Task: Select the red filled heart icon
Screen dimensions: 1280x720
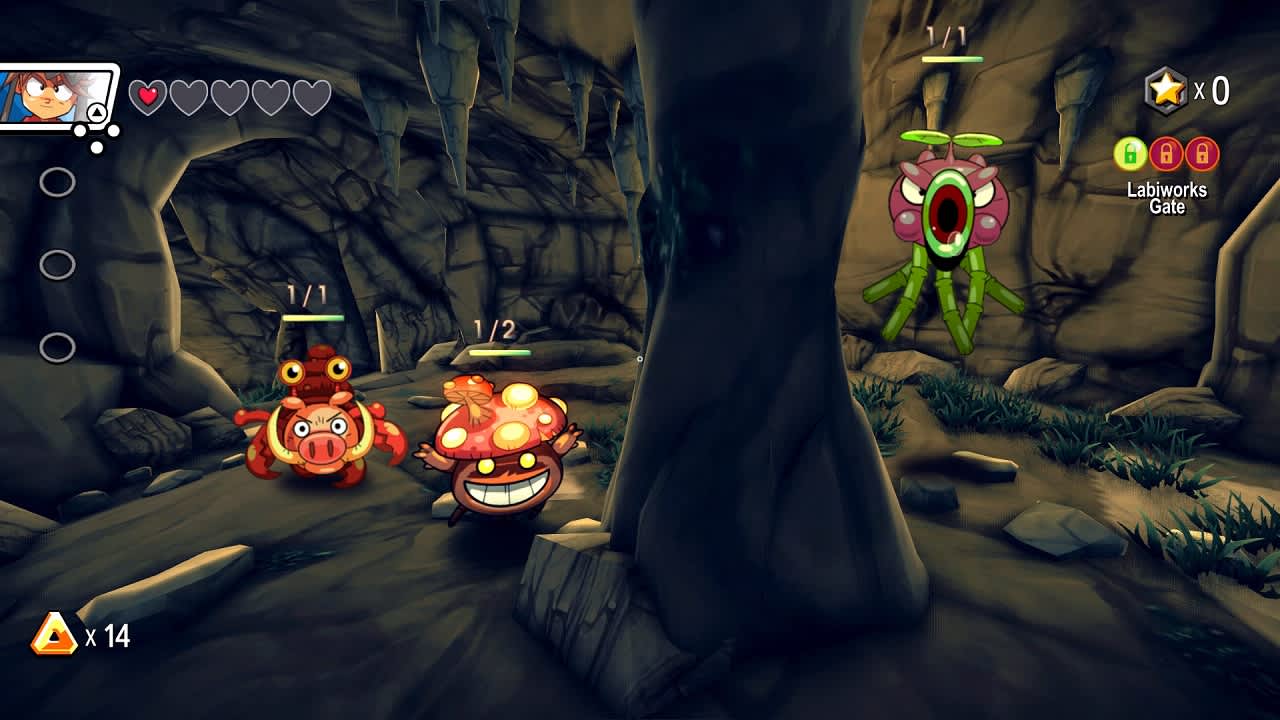Action: point(148,95)
